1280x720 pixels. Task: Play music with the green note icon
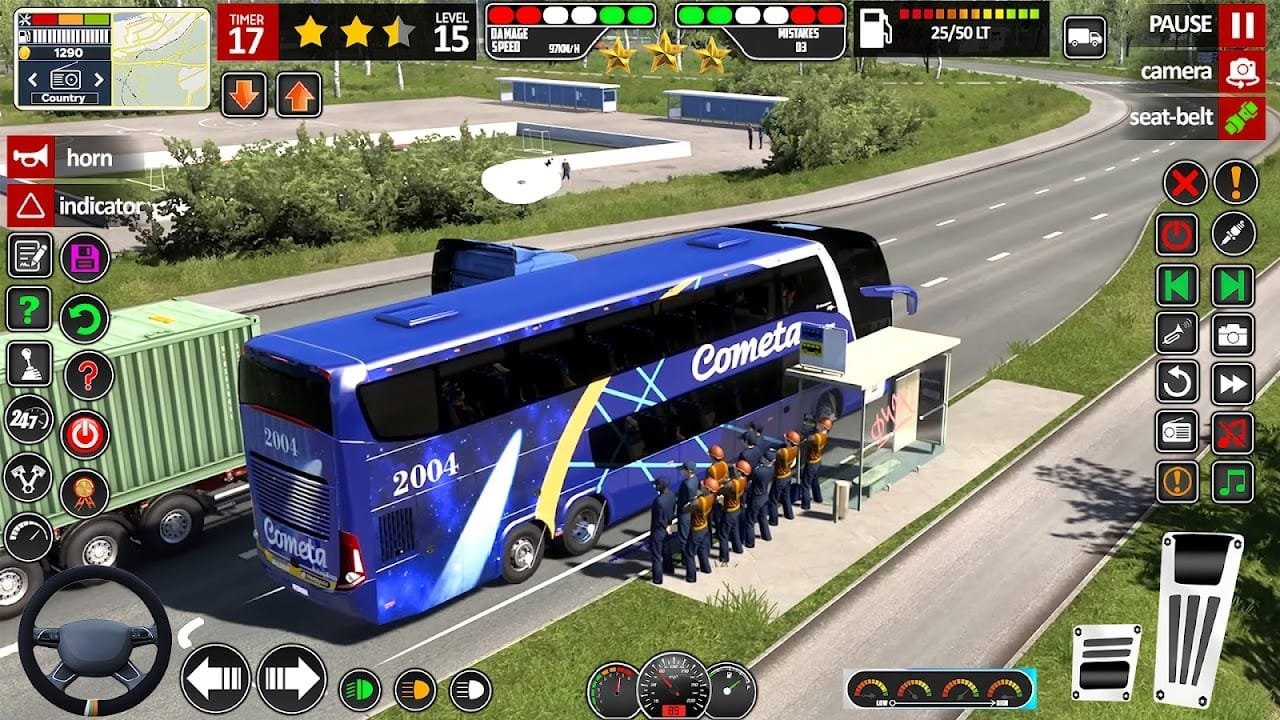(1233, 482)
